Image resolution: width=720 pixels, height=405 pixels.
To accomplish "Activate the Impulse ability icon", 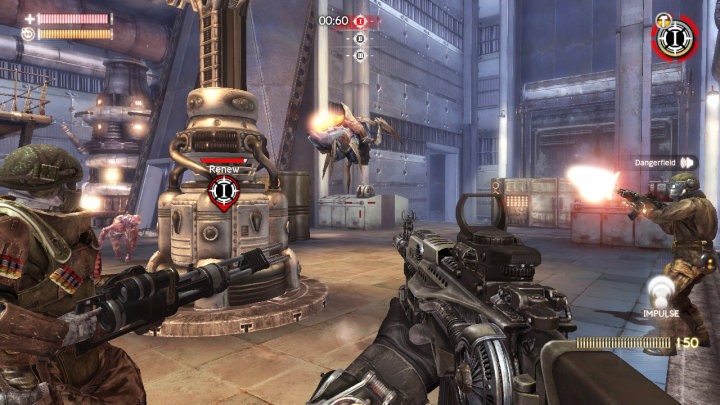I will pos(661,292).
